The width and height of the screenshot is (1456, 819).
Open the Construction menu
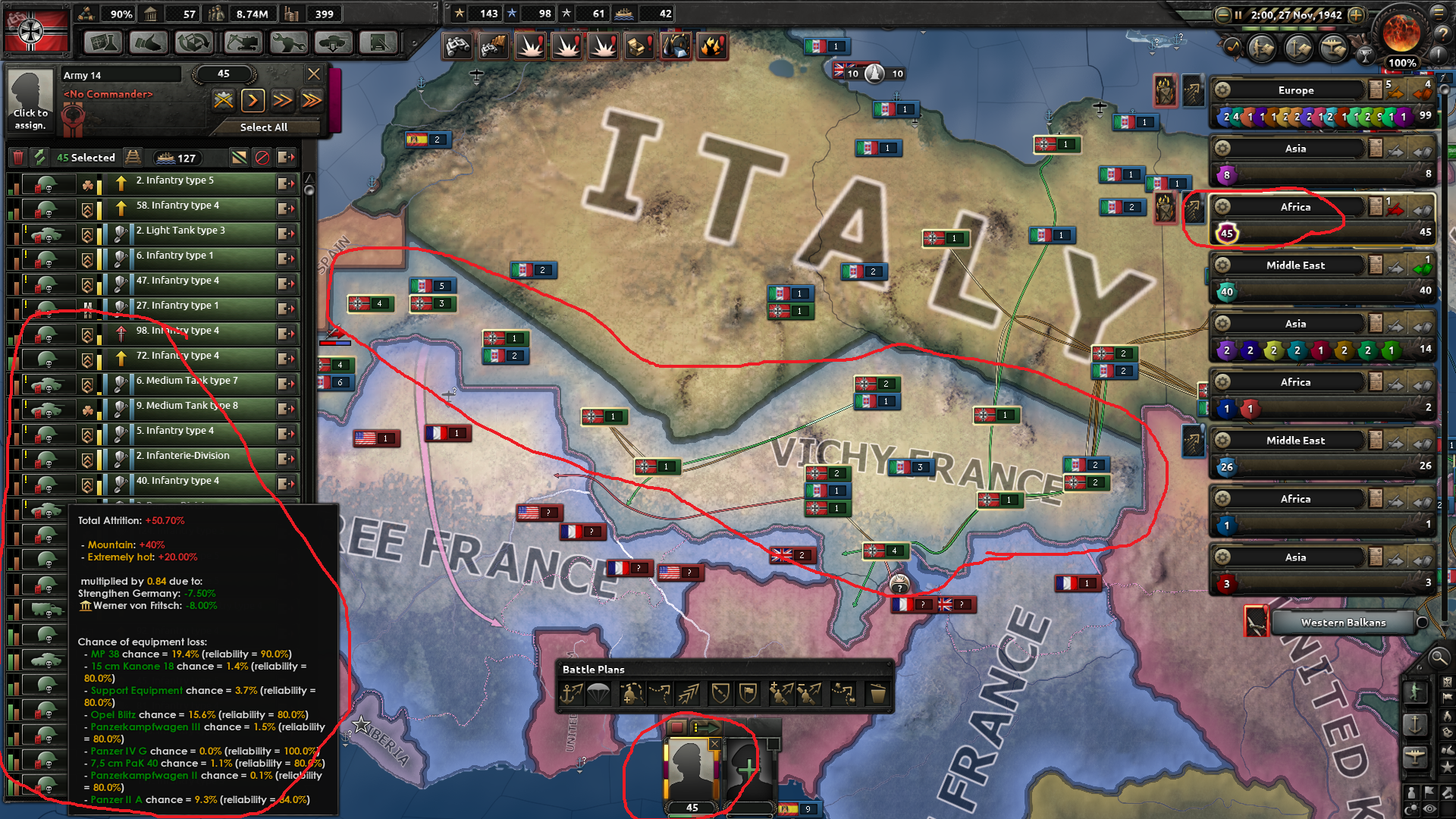tap(242, 43)
